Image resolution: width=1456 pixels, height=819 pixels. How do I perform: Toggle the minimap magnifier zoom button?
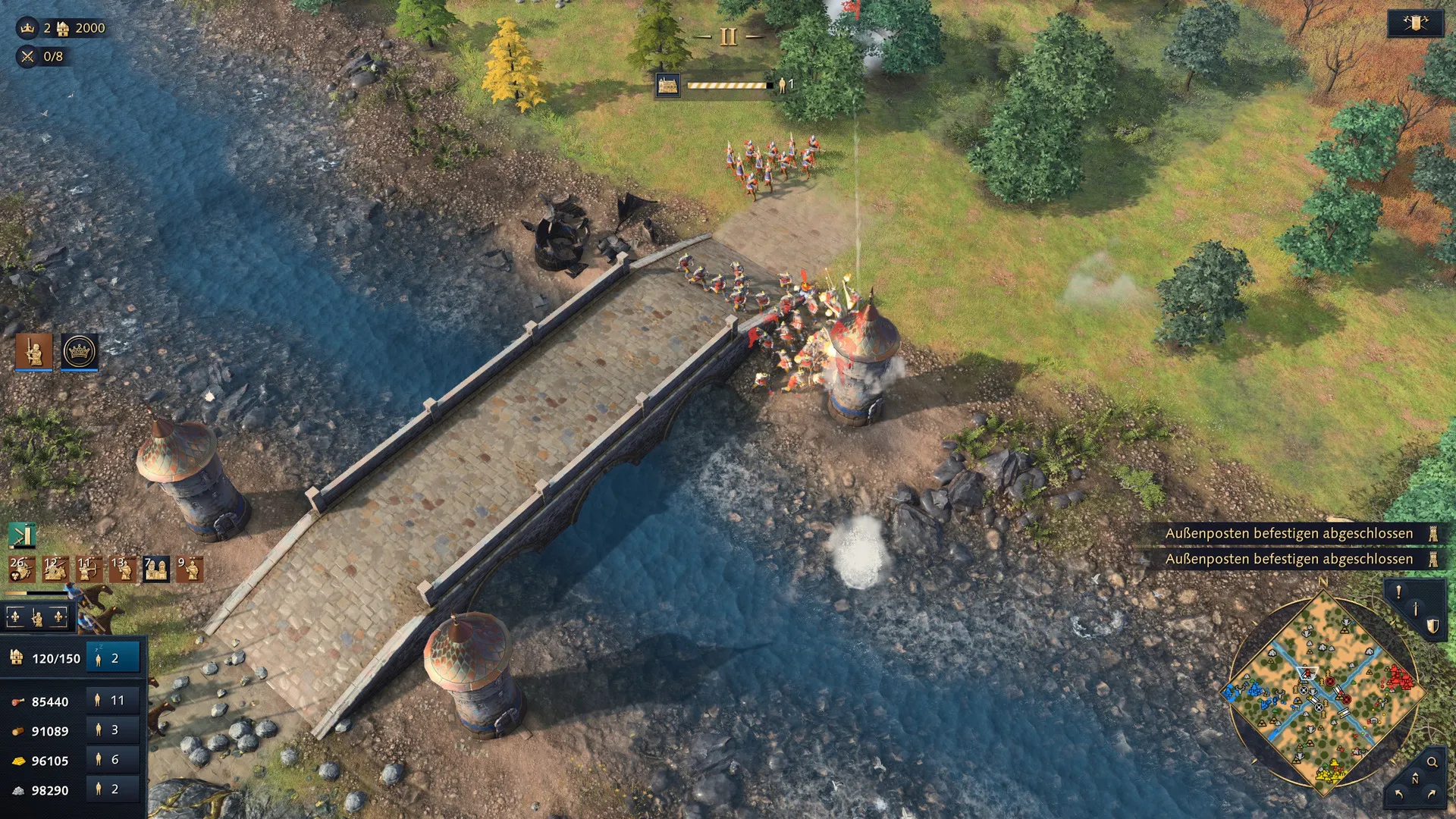1432,762
